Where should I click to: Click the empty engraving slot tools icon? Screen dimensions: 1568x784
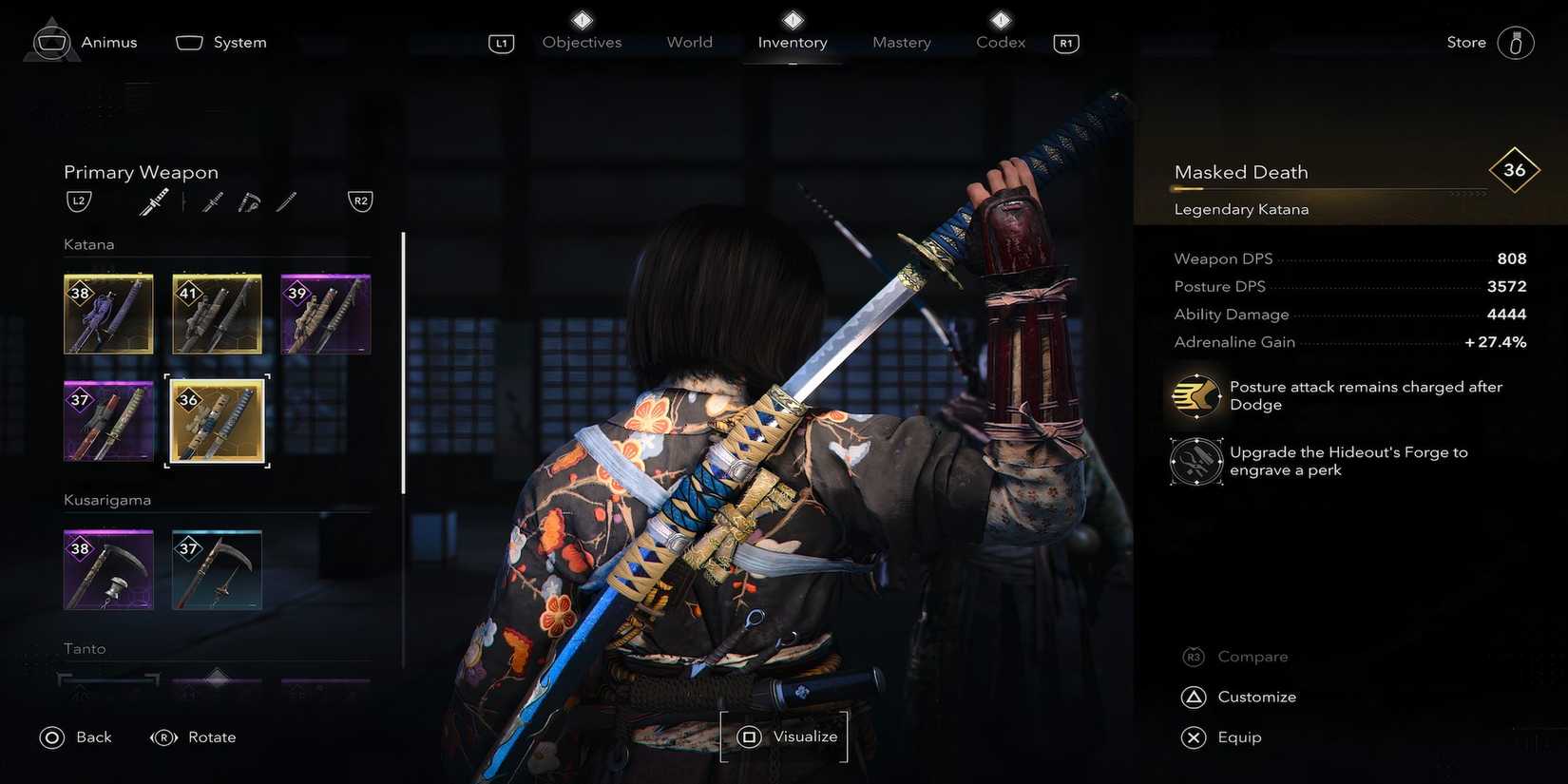(1195, 461)
